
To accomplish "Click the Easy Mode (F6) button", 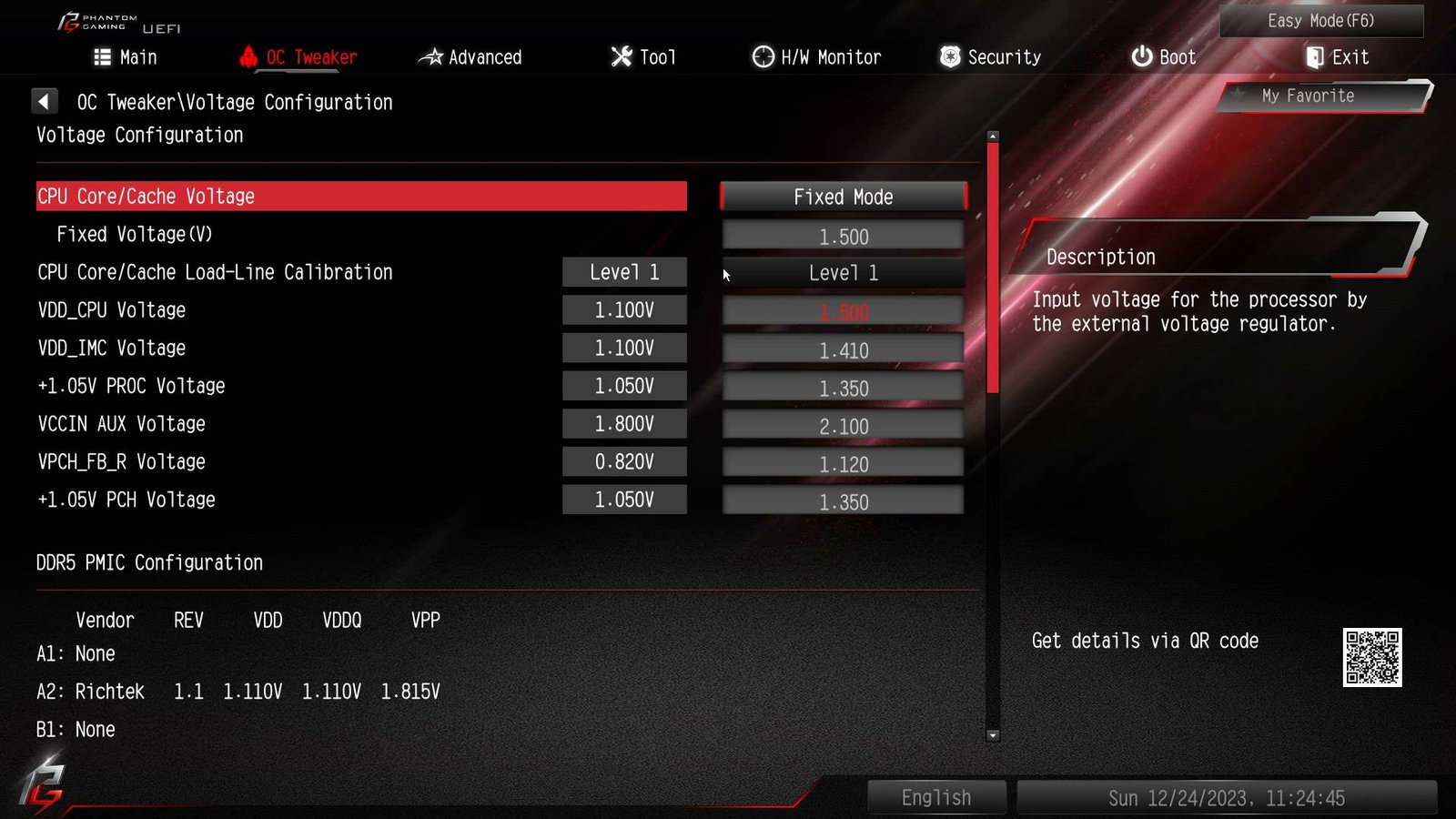I will [1320, 21].
